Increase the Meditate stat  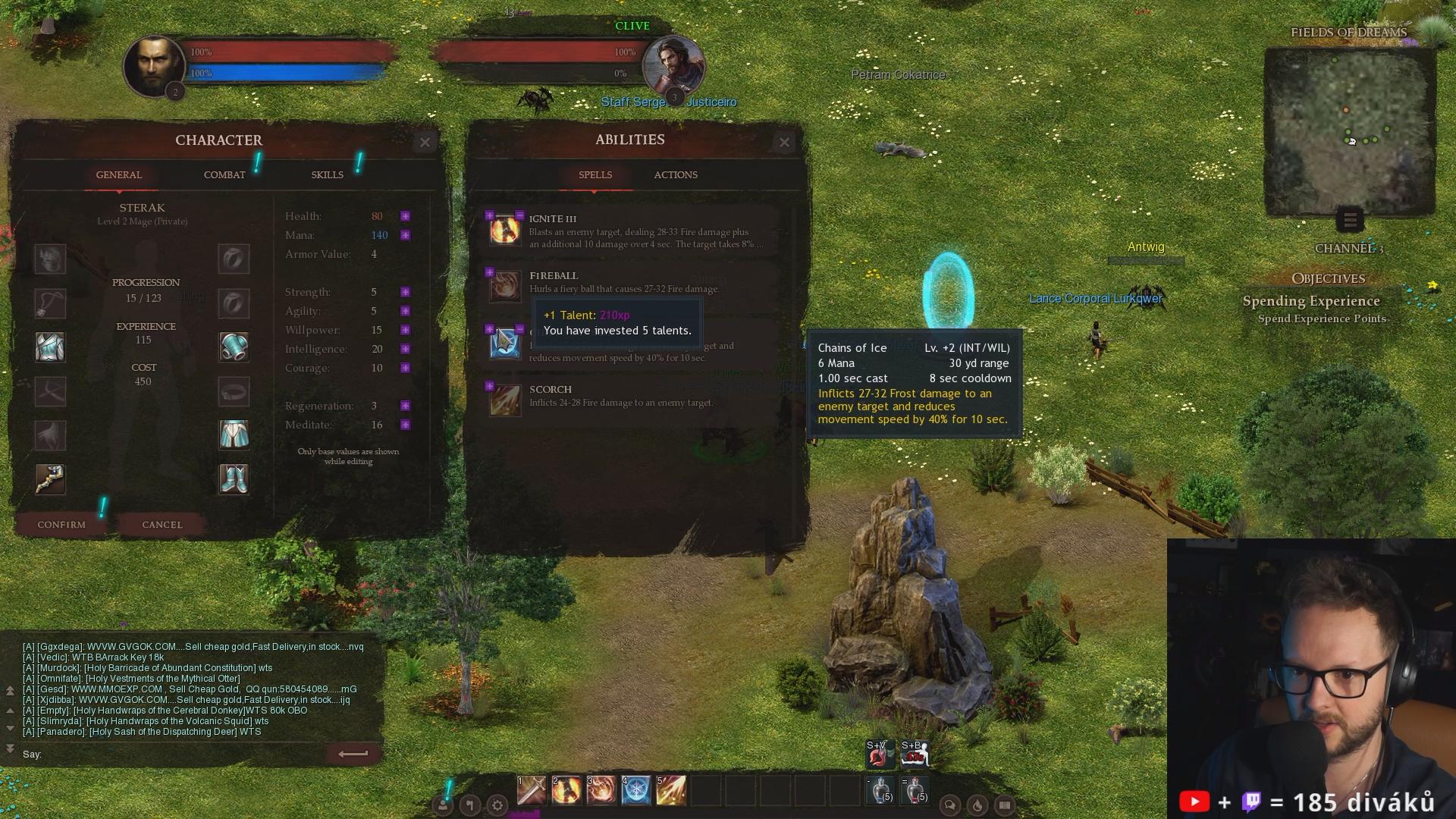tap(406, 425)
